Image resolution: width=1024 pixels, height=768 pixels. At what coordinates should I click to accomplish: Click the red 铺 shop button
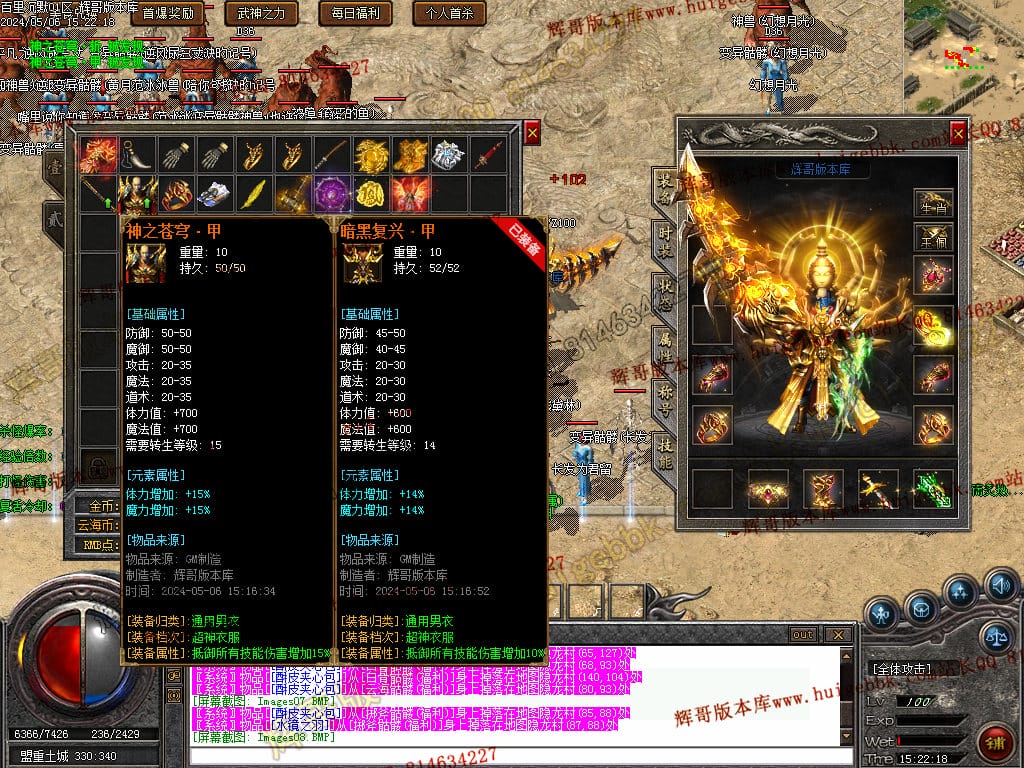coord(994,744)
